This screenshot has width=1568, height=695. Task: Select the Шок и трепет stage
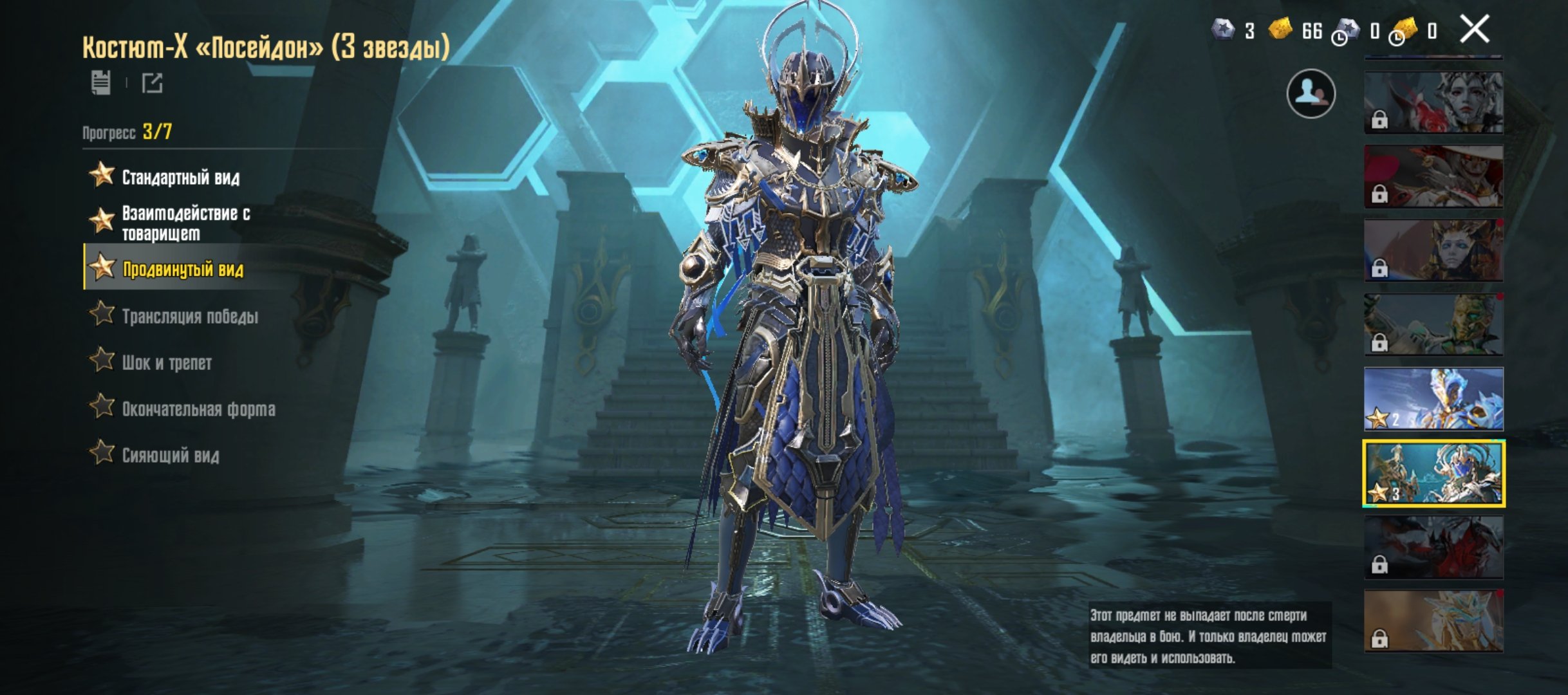coord(166,362)
